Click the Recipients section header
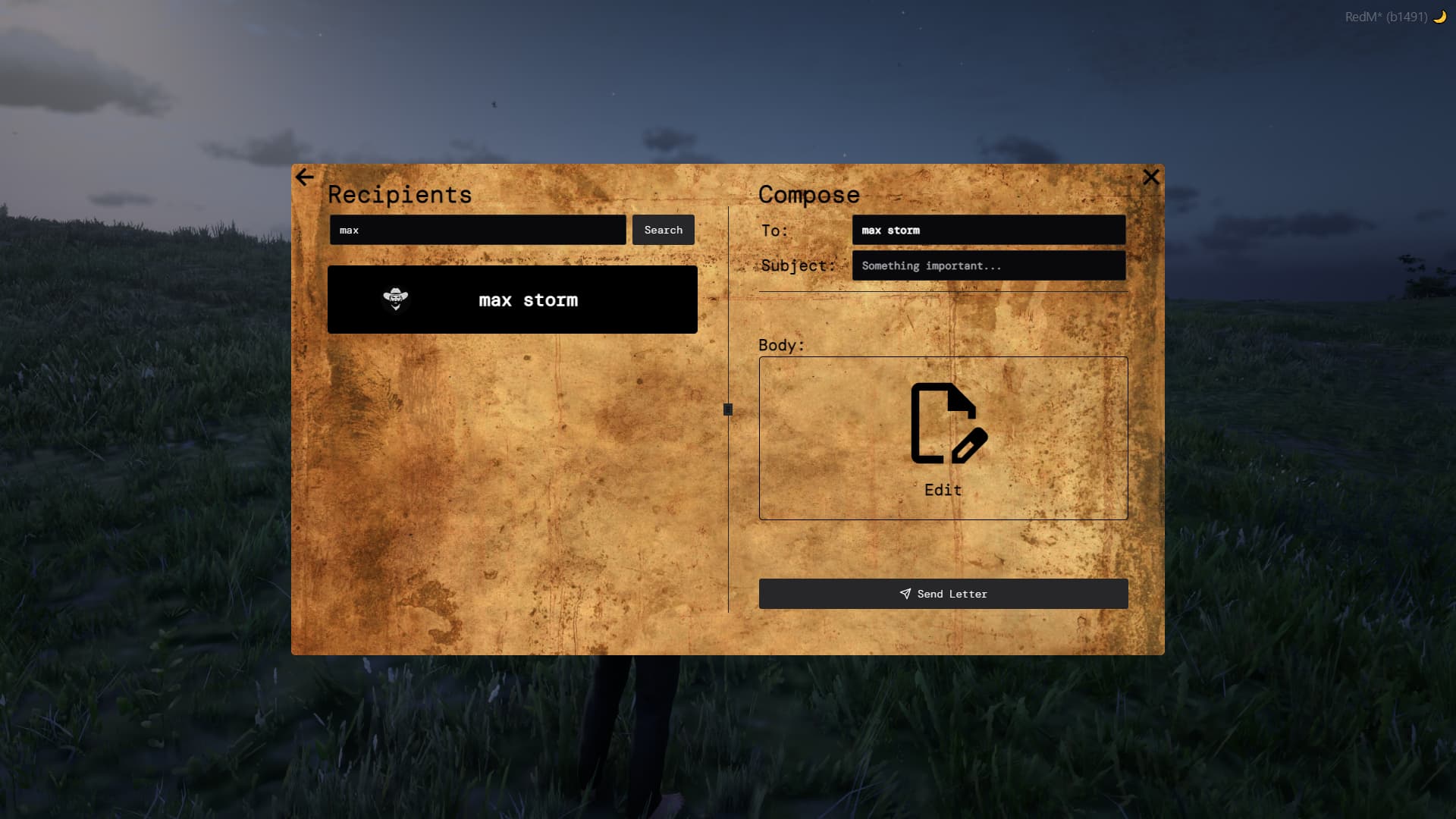Screen dimensions: 1456x819 [400, 195]
